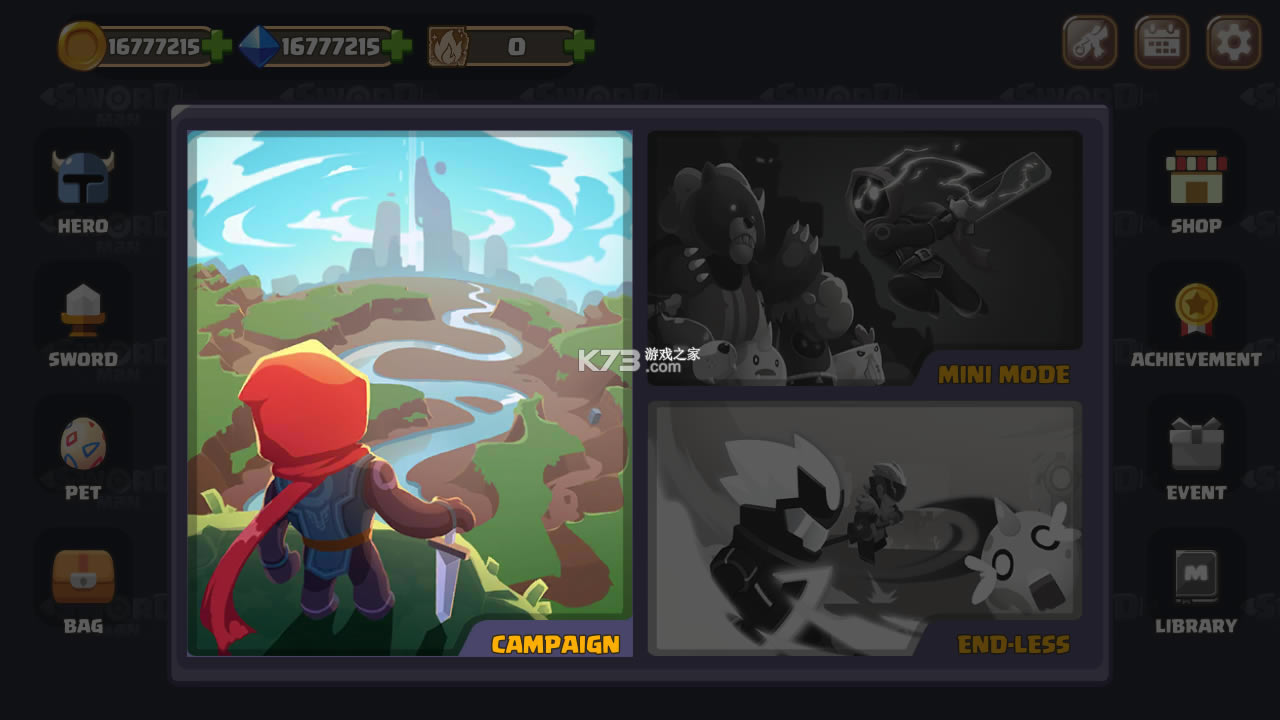Open the gear Settings button
This screenshot has height=720, width=1280.
click(x=1233, y=43)
